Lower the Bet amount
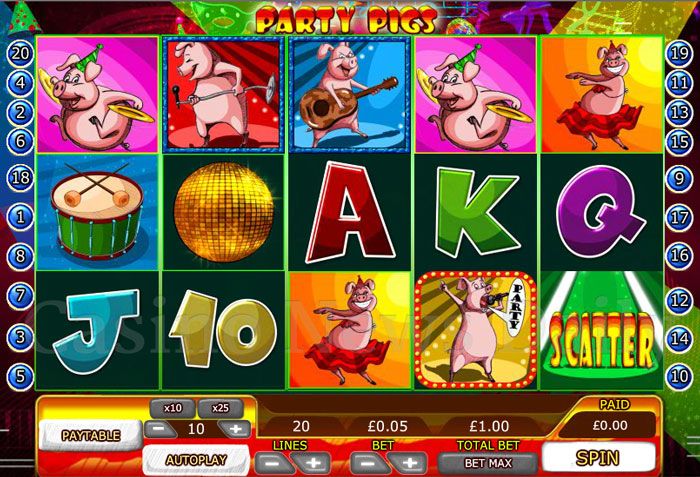This screenshot has width=700, height=477. coord(364,463)
